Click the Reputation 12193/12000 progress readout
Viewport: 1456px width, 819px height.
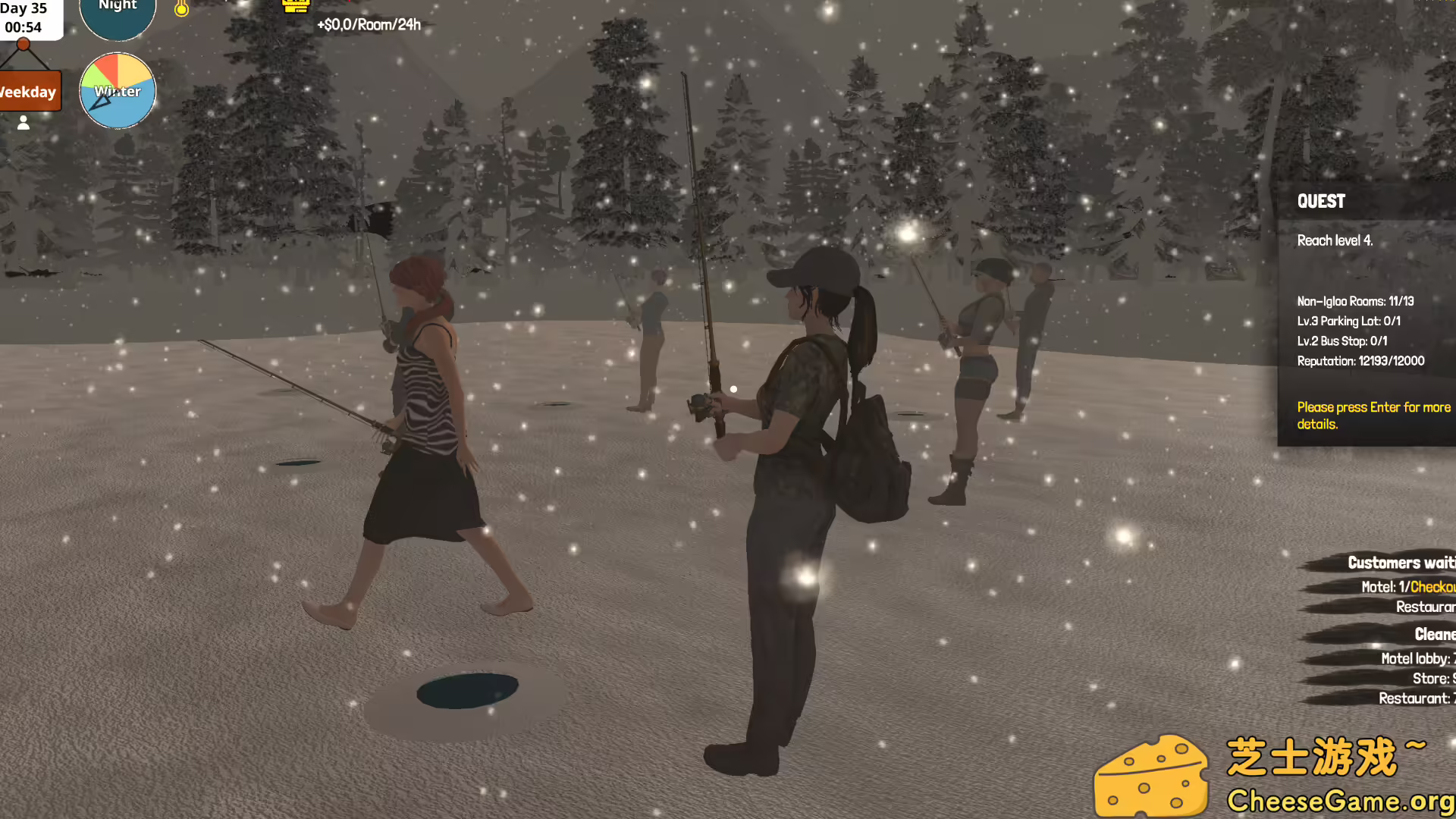[x=1360, y=361]
